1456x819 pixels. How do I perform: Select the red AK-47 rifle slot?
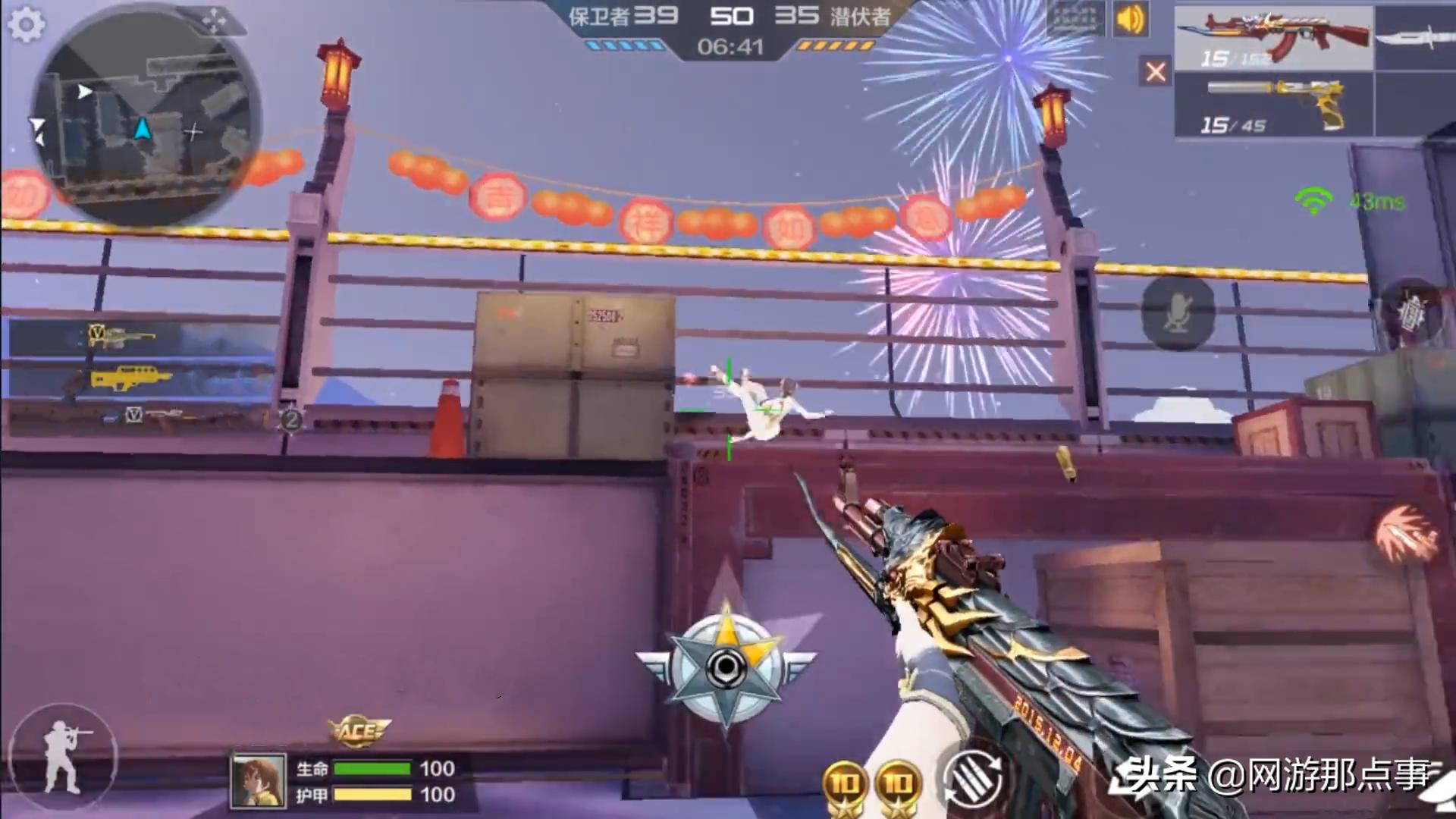click(1274, 39)
